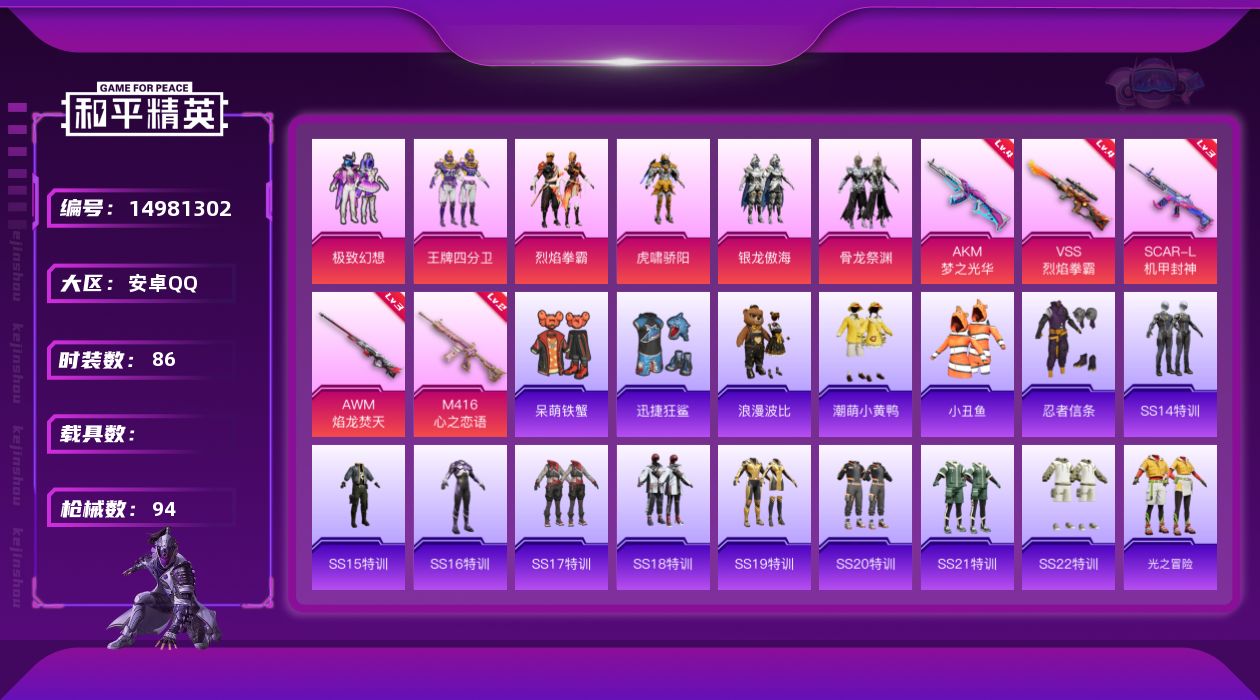
Task: Select the 浪漫波比 bear outfit card
Action: [764, 364]
